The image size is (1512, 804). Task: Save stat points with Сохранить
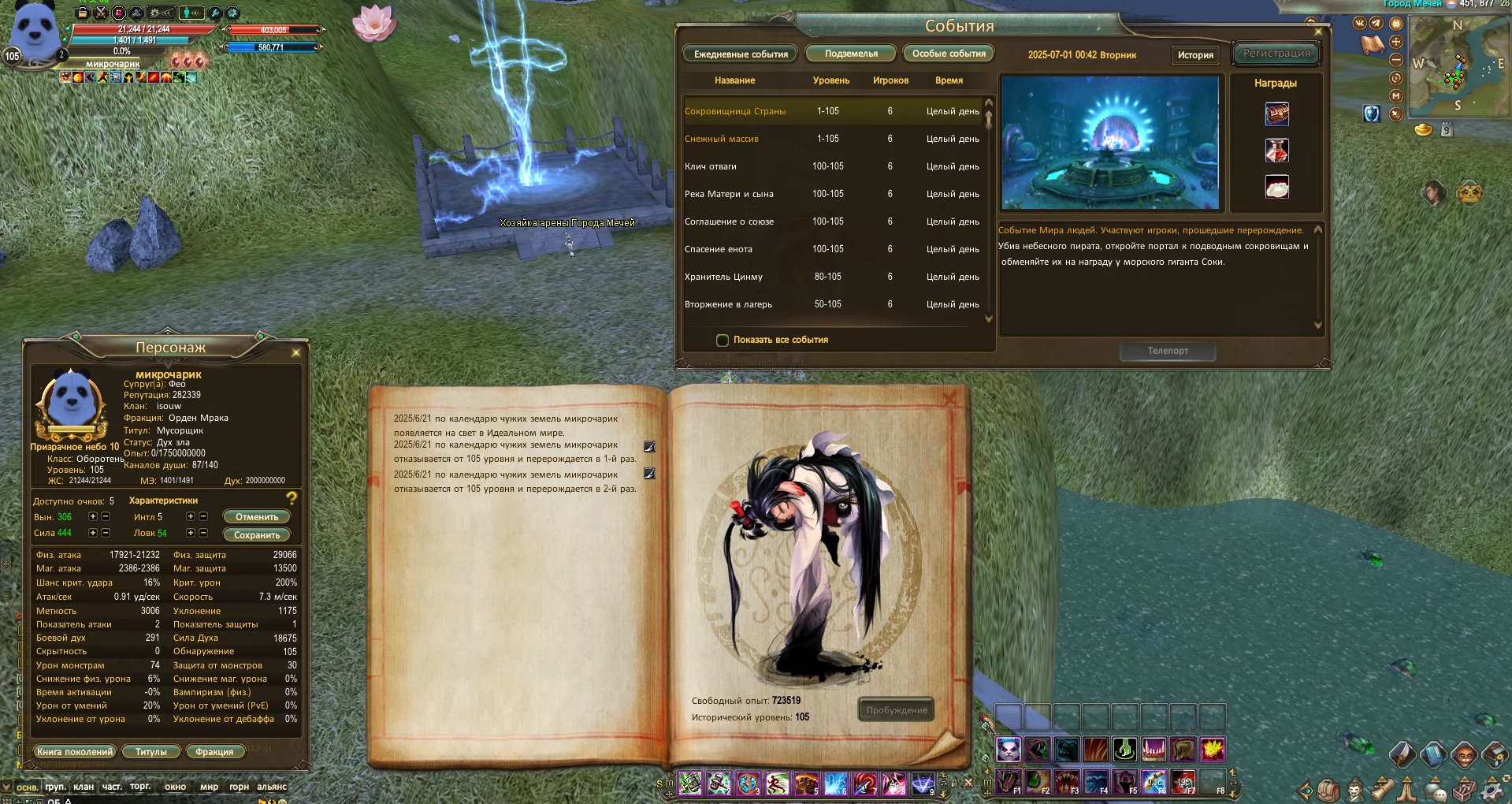click(x=257, y=534)
